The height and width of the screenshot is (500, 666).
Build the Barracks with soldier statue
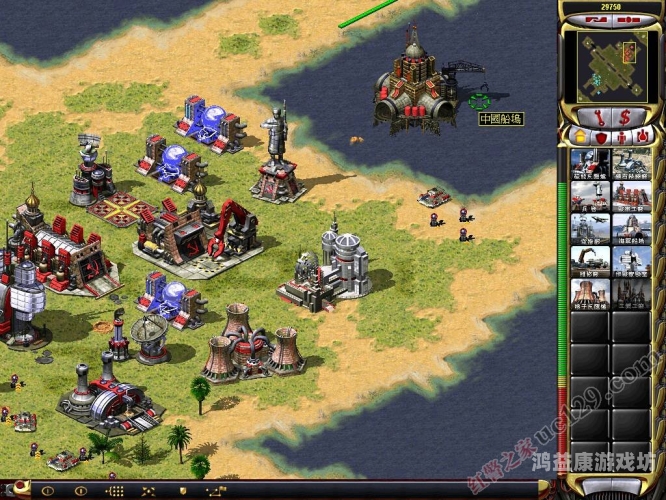[591, 196]
